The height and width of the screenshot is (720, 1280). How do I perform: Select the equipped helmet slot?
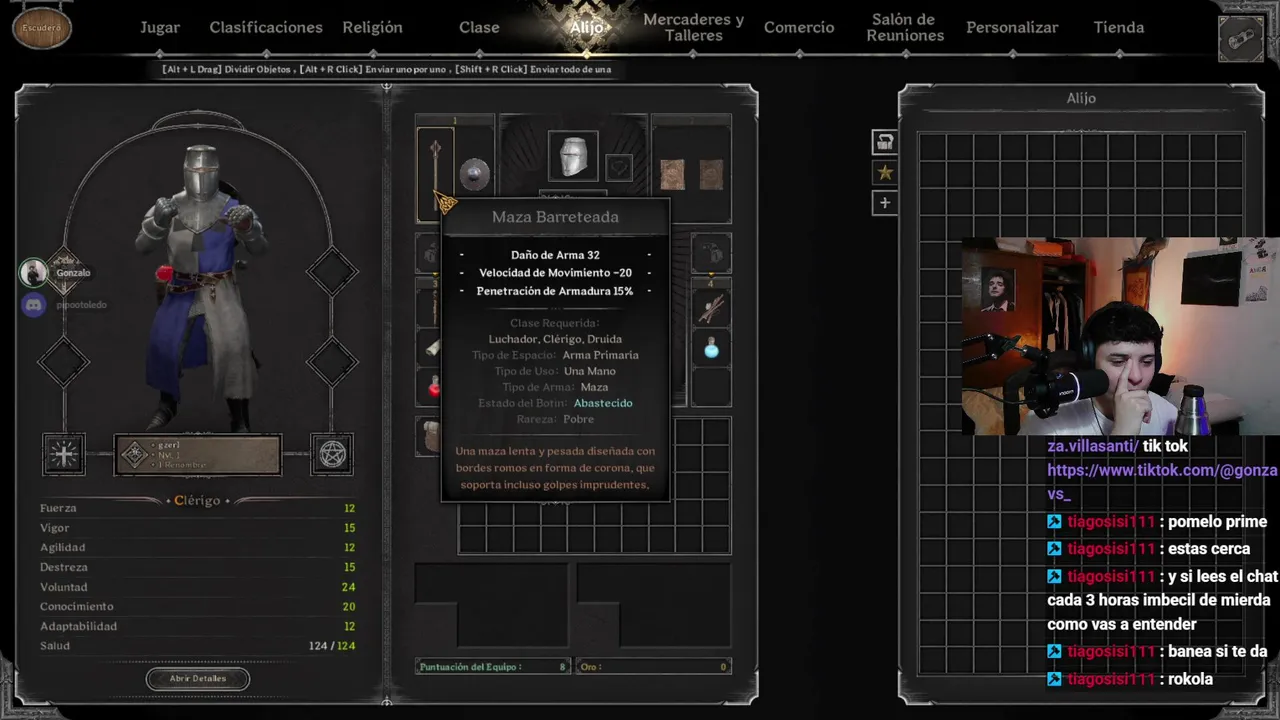[x=573, y=157]
